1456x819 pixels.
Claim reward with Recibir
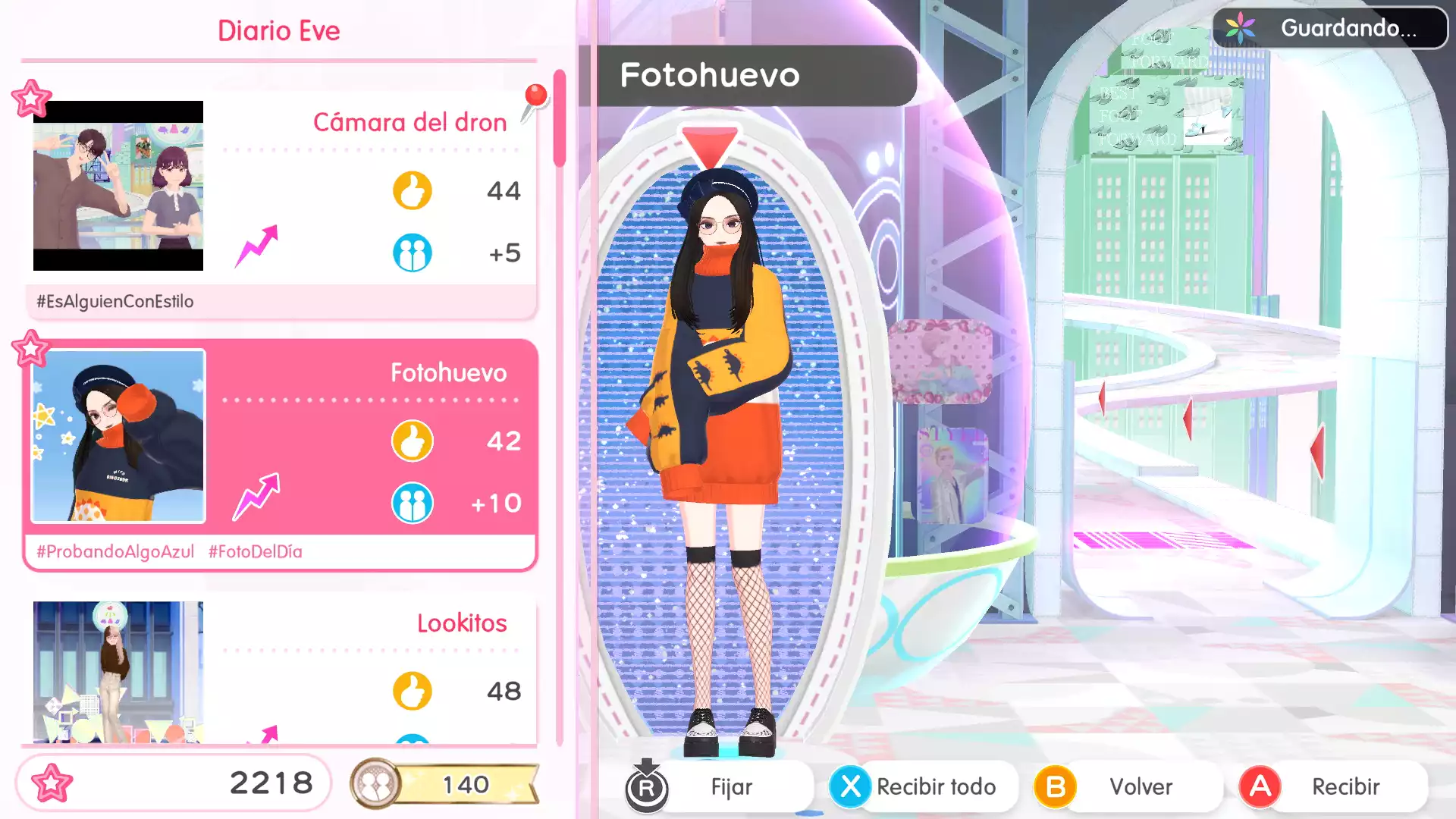[1345, 786]
